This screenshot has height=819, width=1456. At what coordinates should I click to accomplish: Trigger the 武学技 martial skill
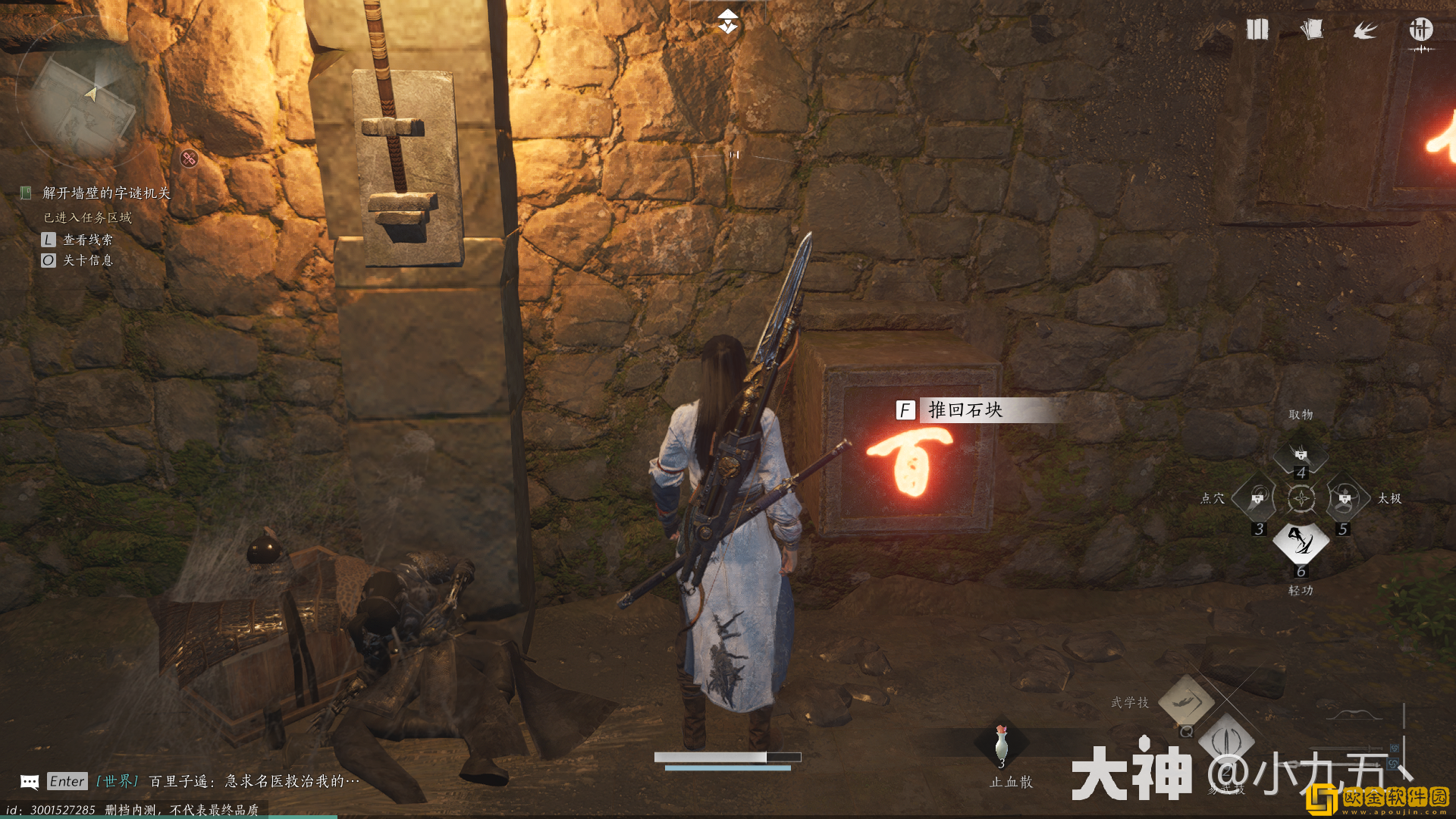(1186, 701)
